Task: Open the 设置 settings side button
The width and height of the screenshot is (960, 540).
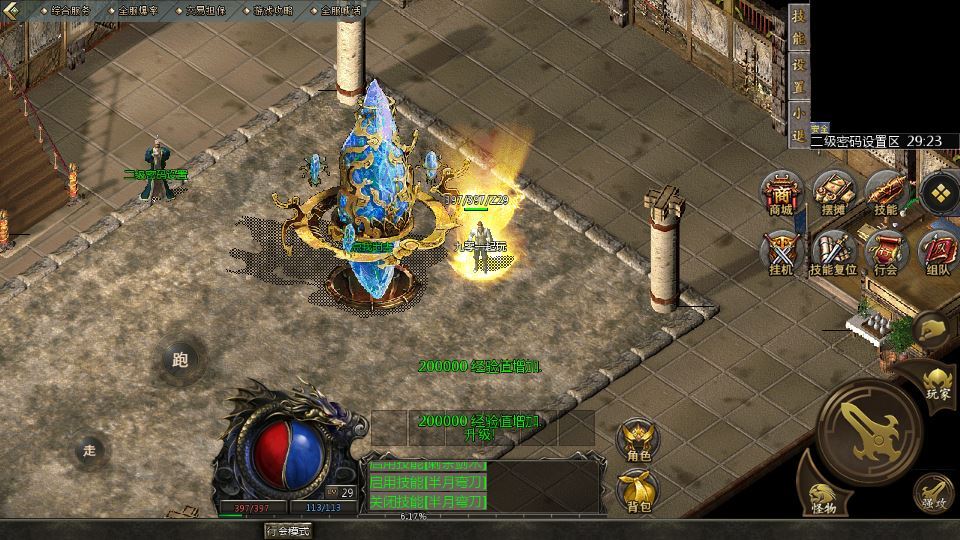Action: (x=798, y=74)
